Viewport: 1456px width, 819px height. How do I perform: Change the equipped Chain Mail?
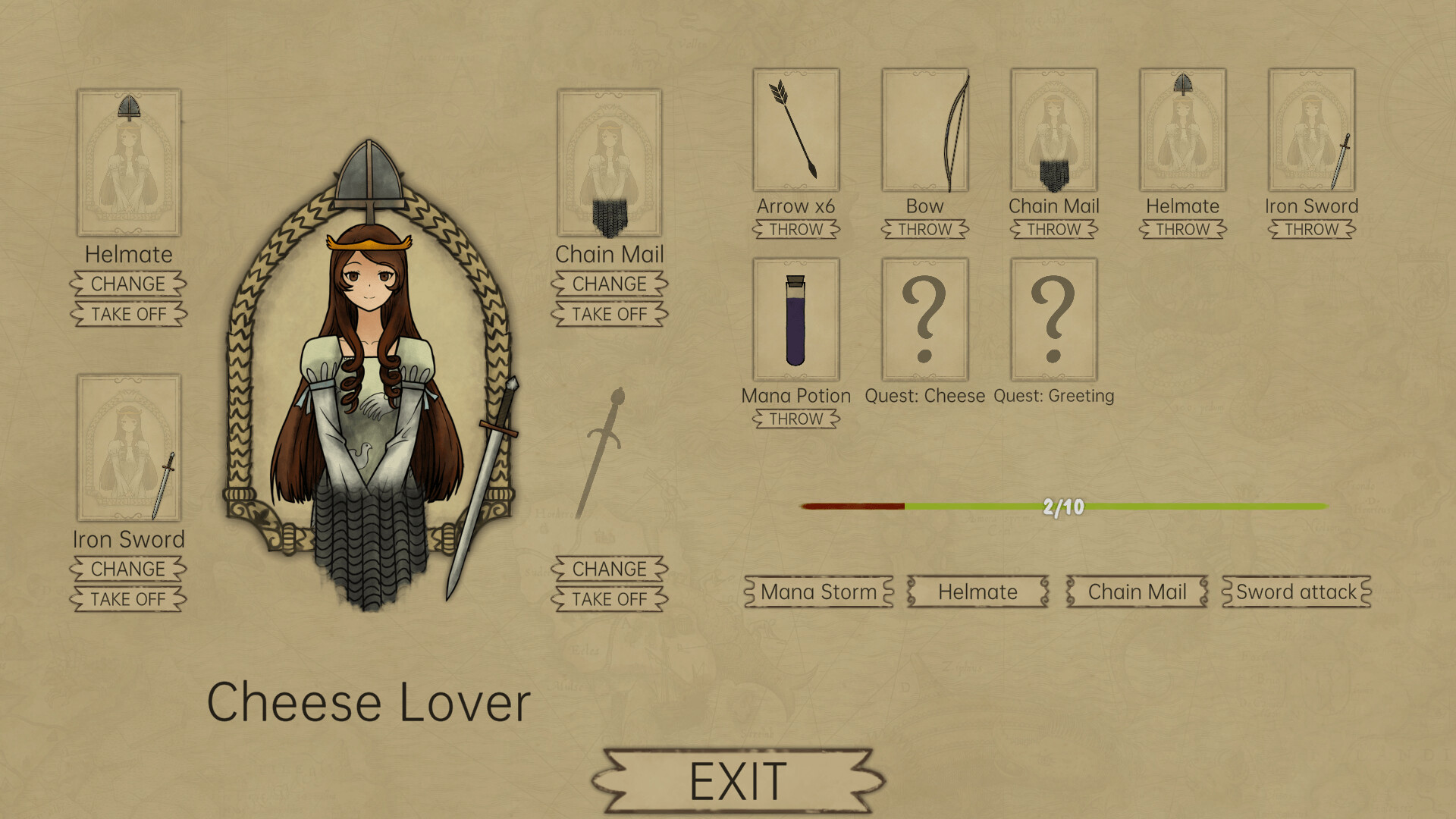pos(610,284)
